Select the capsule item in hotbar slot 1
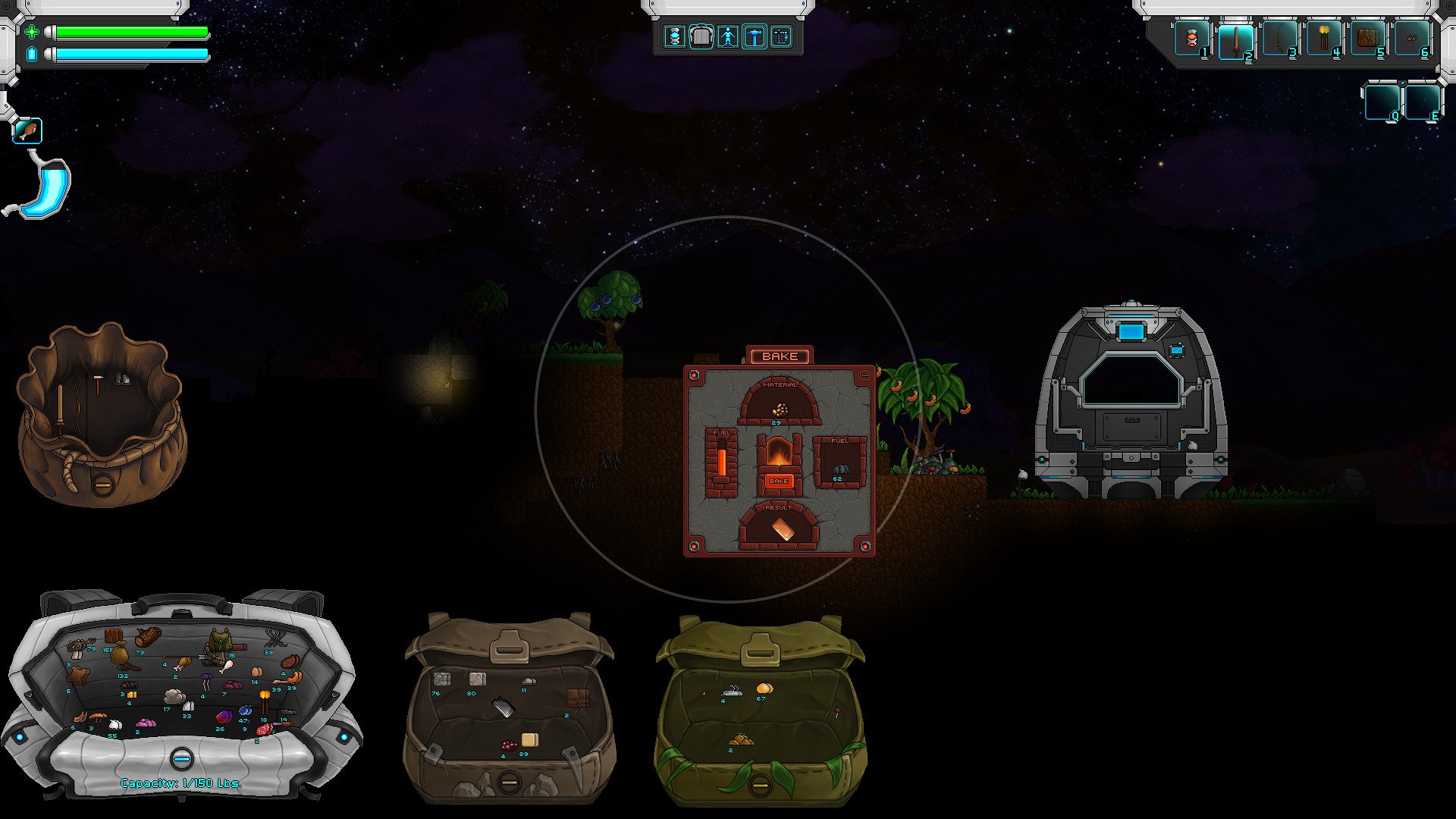1456x819 pixels. click(1191, 39)
